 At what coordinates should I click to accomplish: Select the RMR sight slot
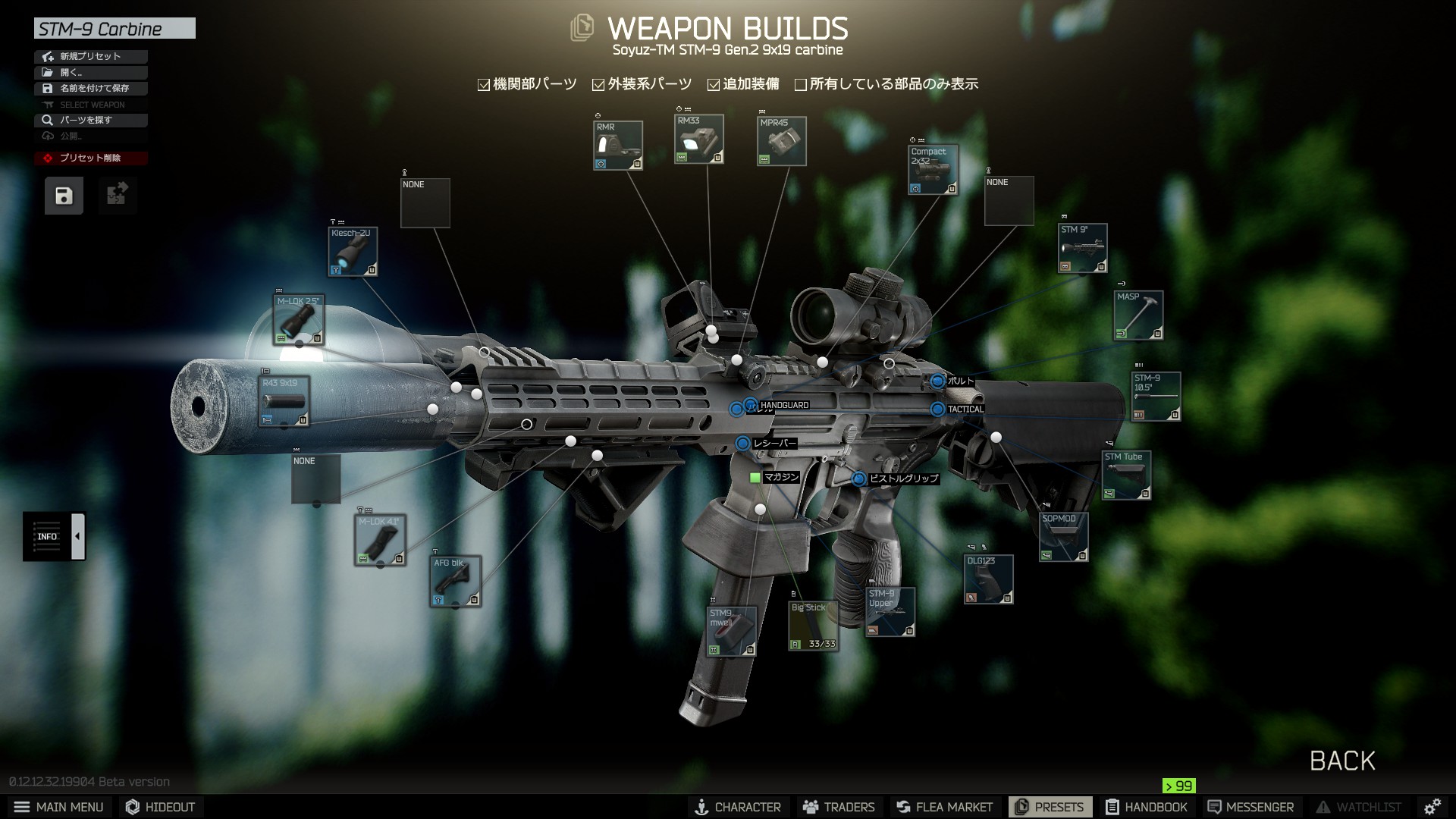tap(618, 145)
